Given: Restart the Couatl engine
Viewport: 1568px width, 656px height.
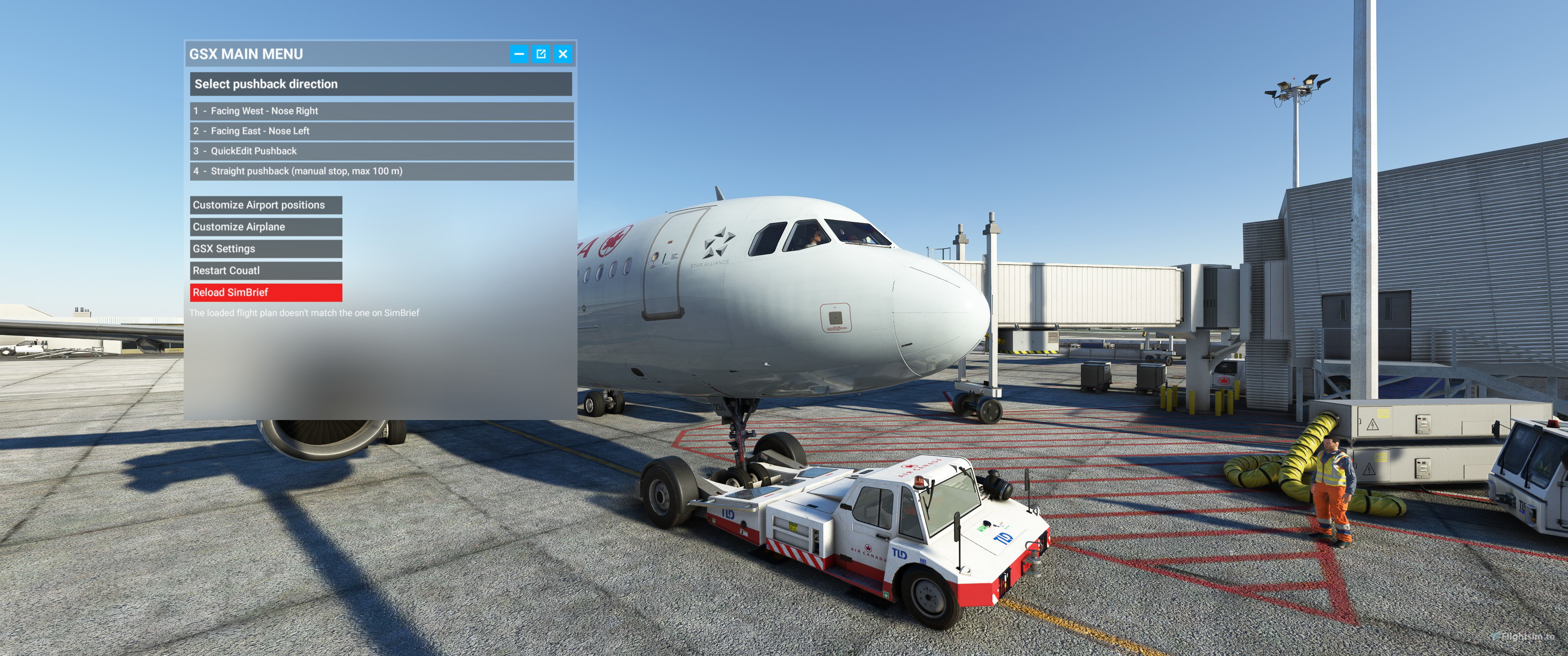Looking at the screenshot, I should (x=266, y=270).
